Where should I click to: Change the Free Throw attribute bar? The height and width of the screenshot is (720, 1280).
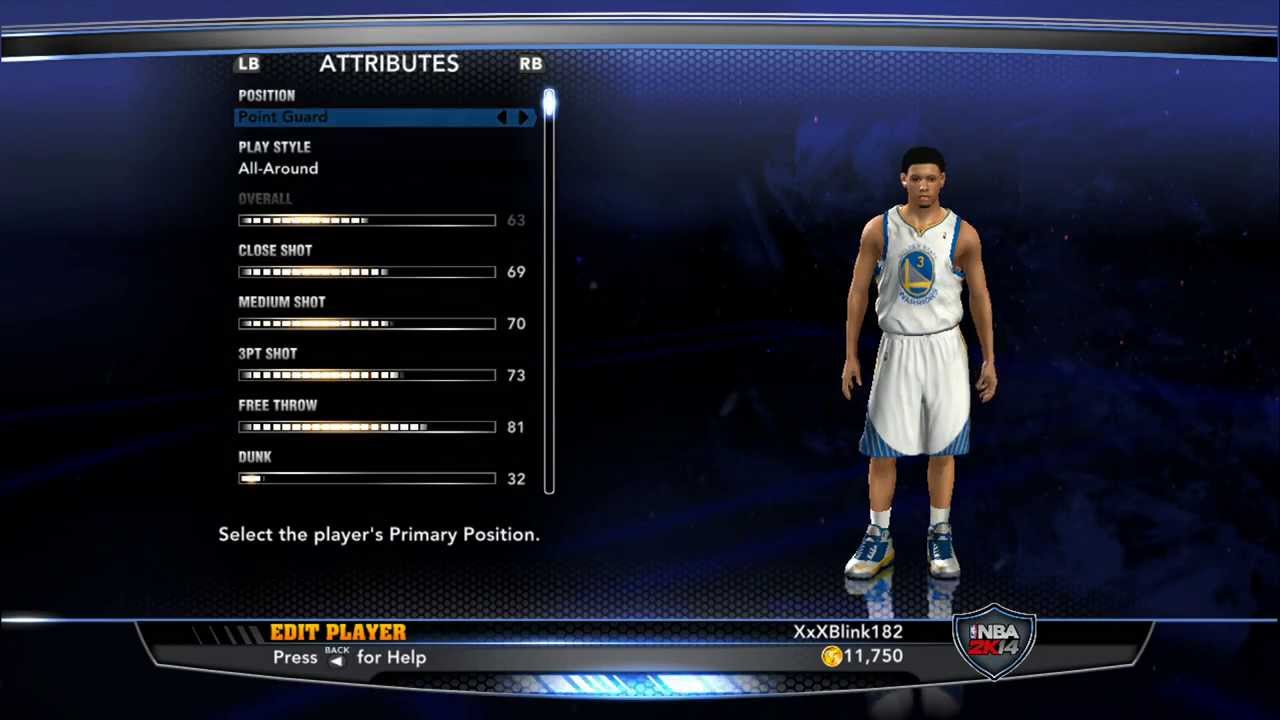tap(367, 427)
